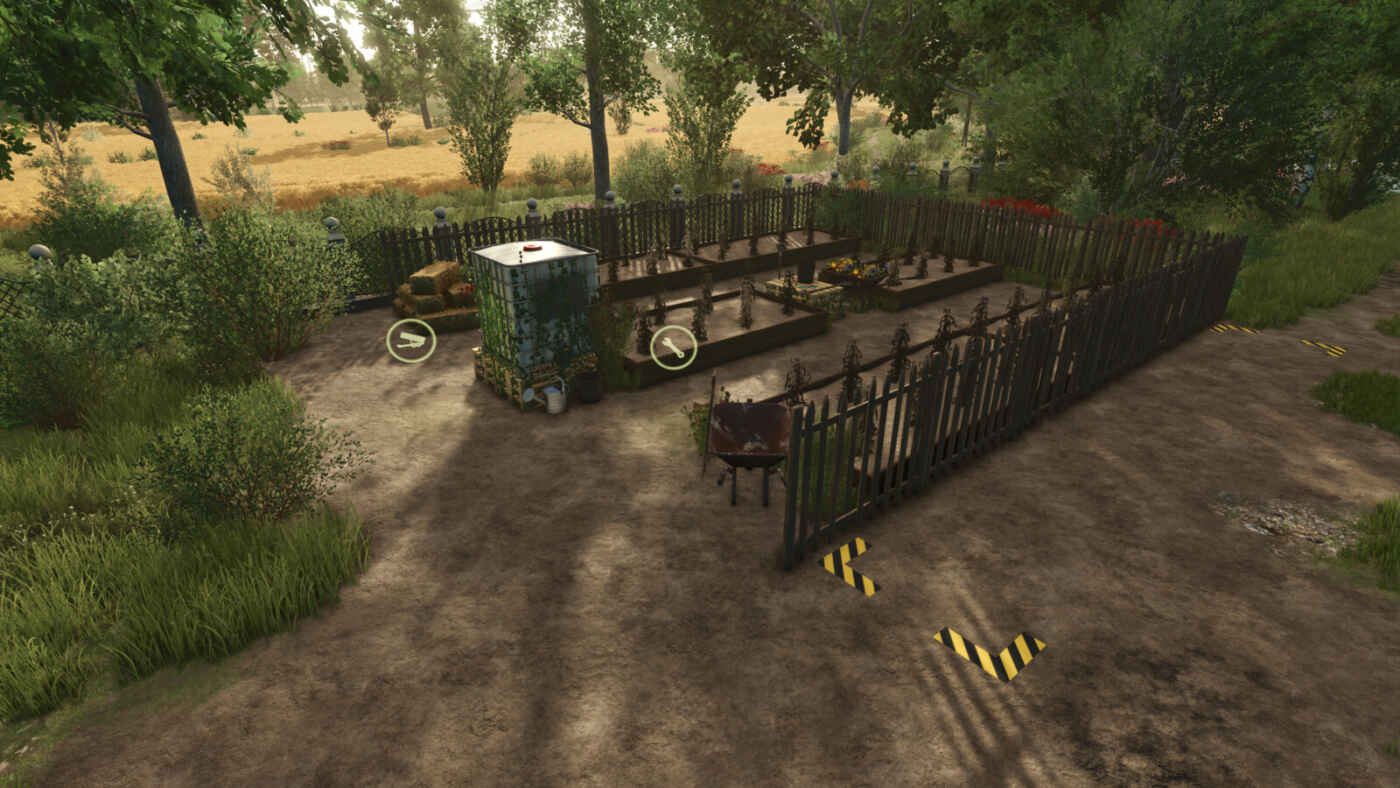Toggle the yellow chevron marker by the gate
The height and width of the screenshot is (788, 1400).
pos(845,565)
